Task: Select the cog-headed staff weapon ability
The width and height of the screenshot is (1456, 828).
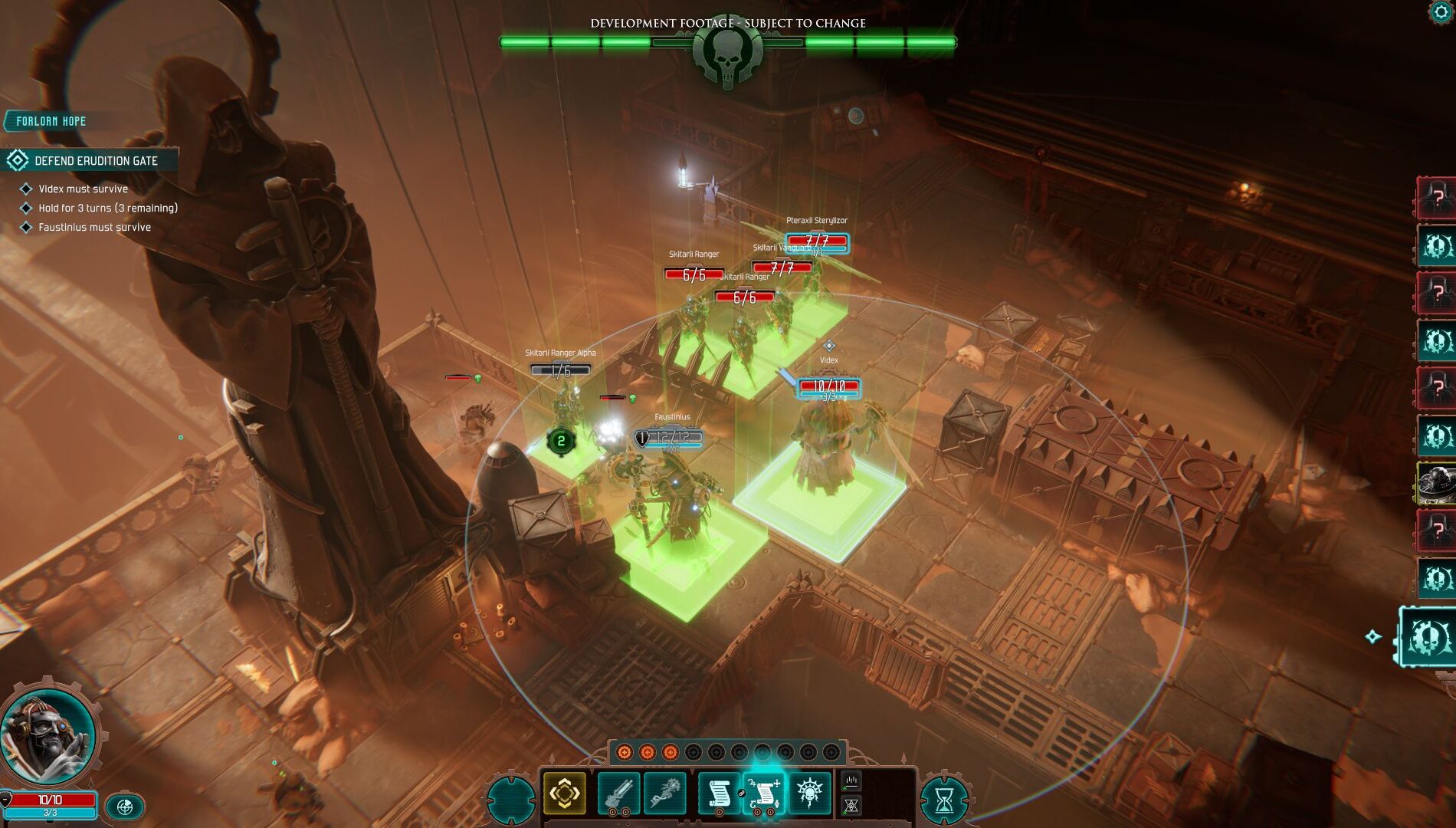Action: [664, 793]
